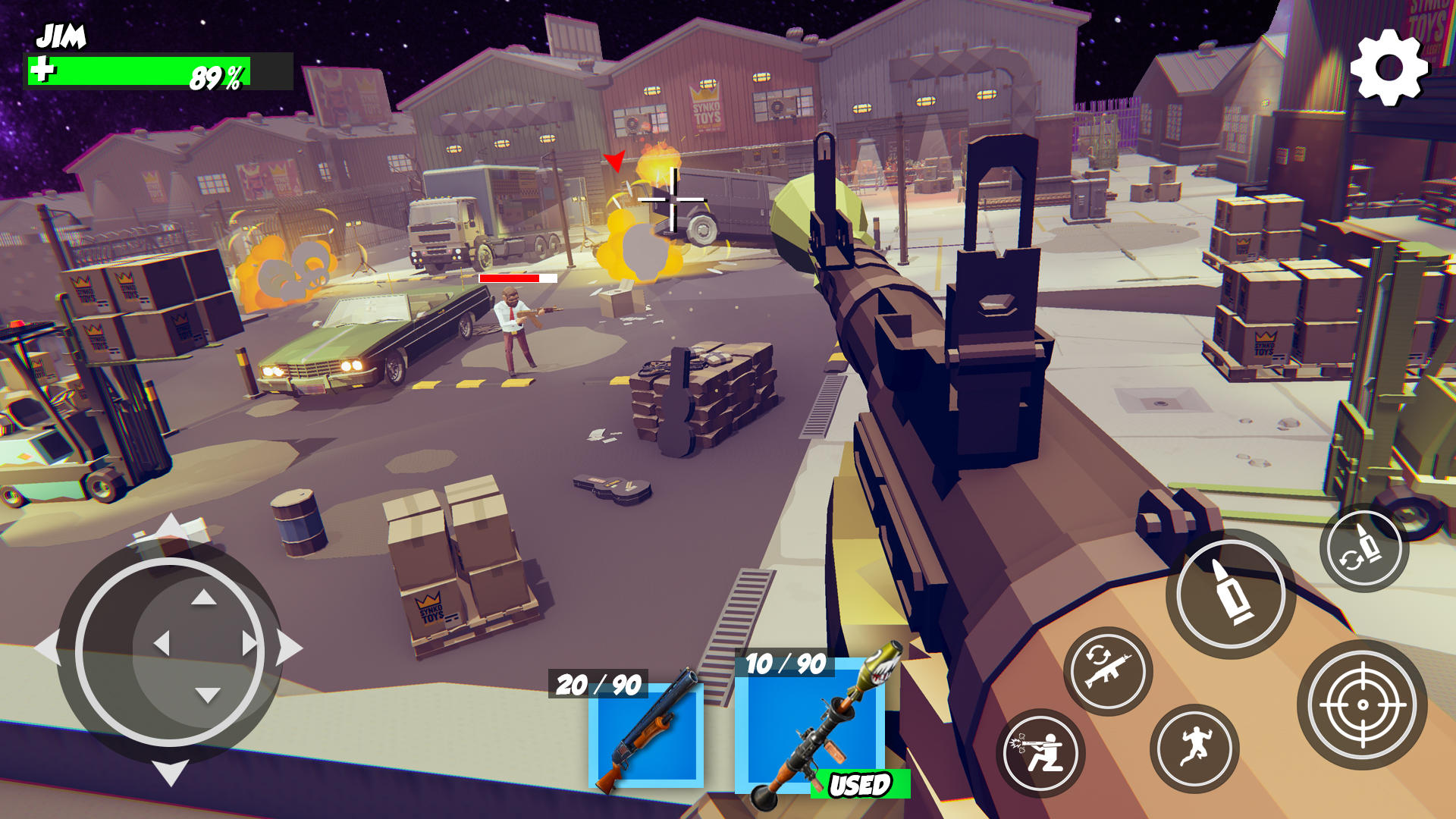Tap the JIM player name label
The height and width of the screenshot is (819, 1456).
[x=61, y=33]
